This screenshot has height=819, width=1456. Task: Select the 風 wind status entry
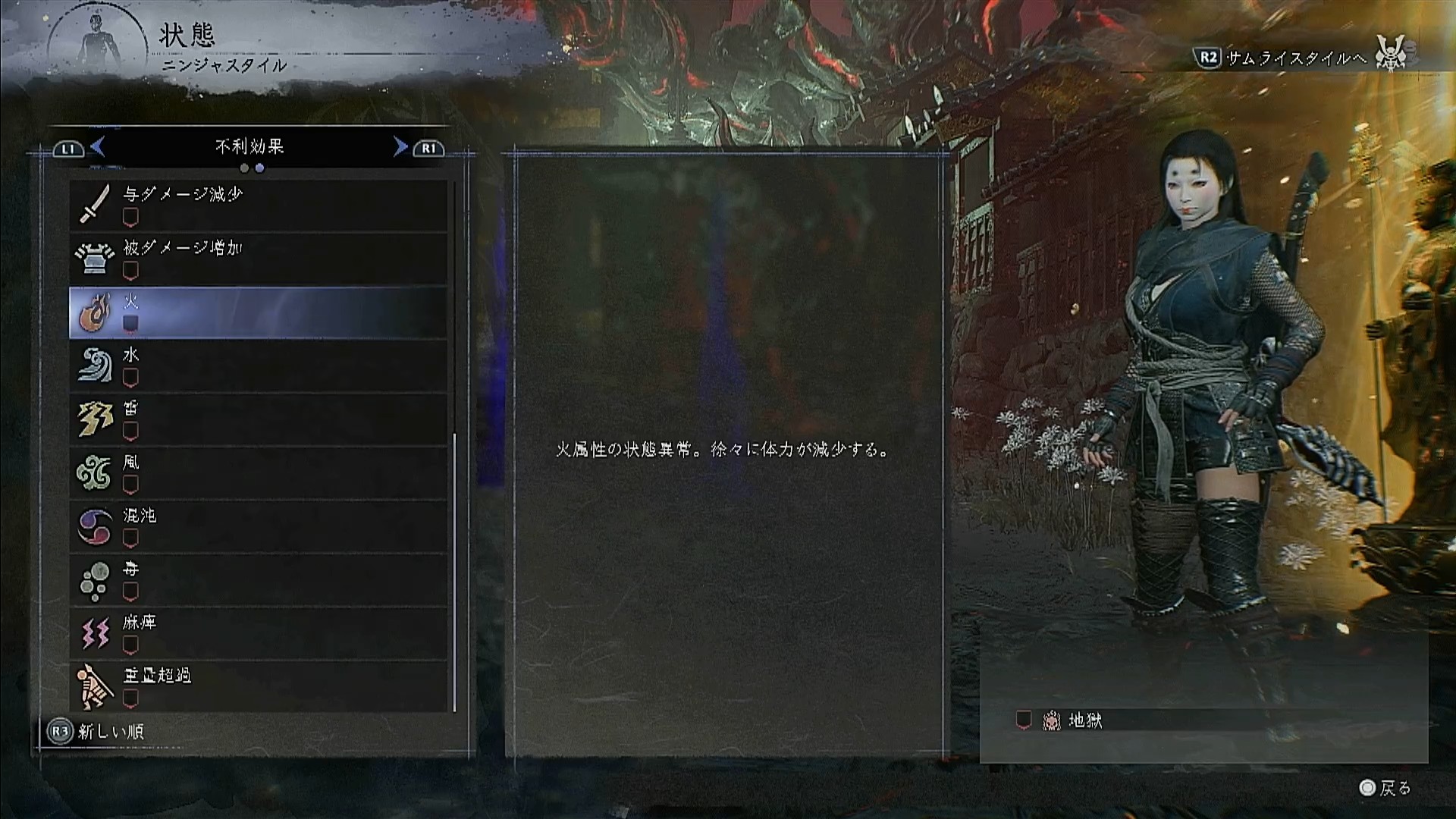pos(258,472)
